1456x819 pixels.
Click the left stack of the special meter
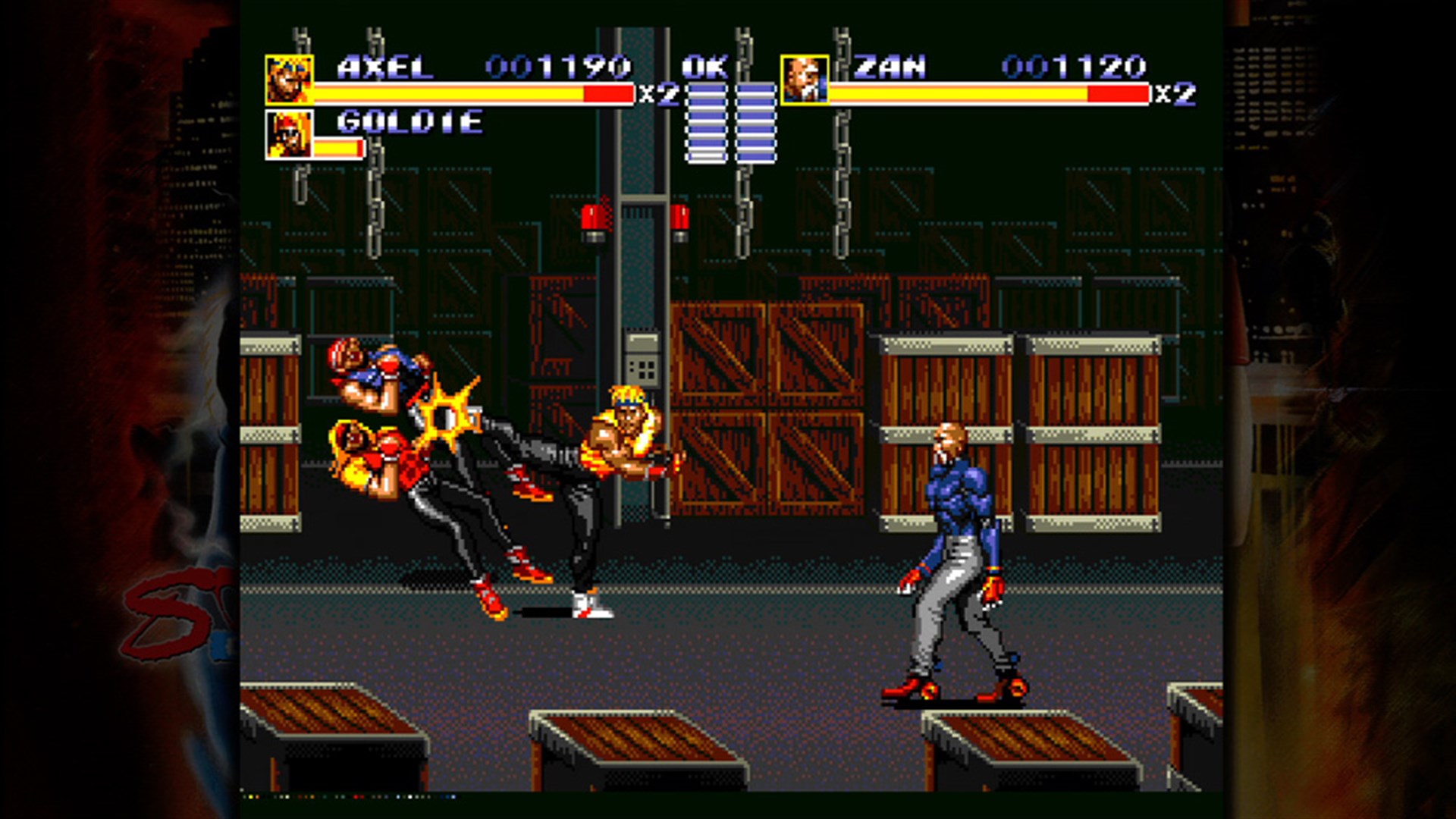point(707,121)
